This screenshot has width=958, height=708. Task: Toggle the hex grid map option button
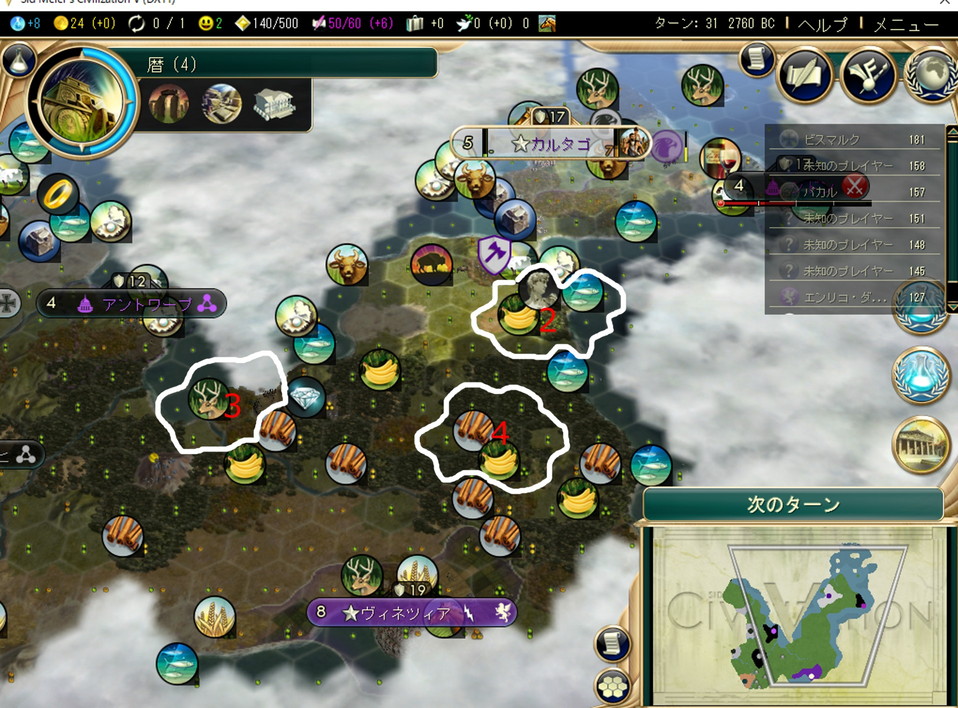[x=612, y=686]
